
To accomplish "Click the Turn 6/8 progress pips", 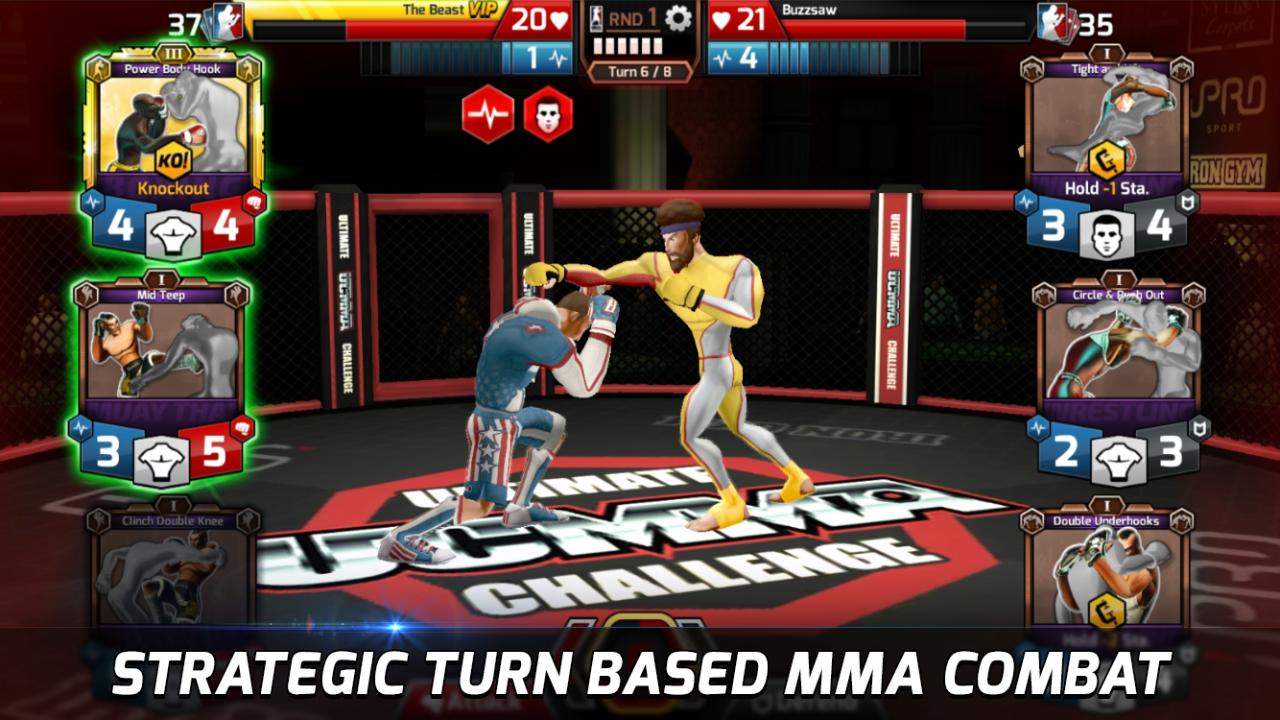I will 627,46.
